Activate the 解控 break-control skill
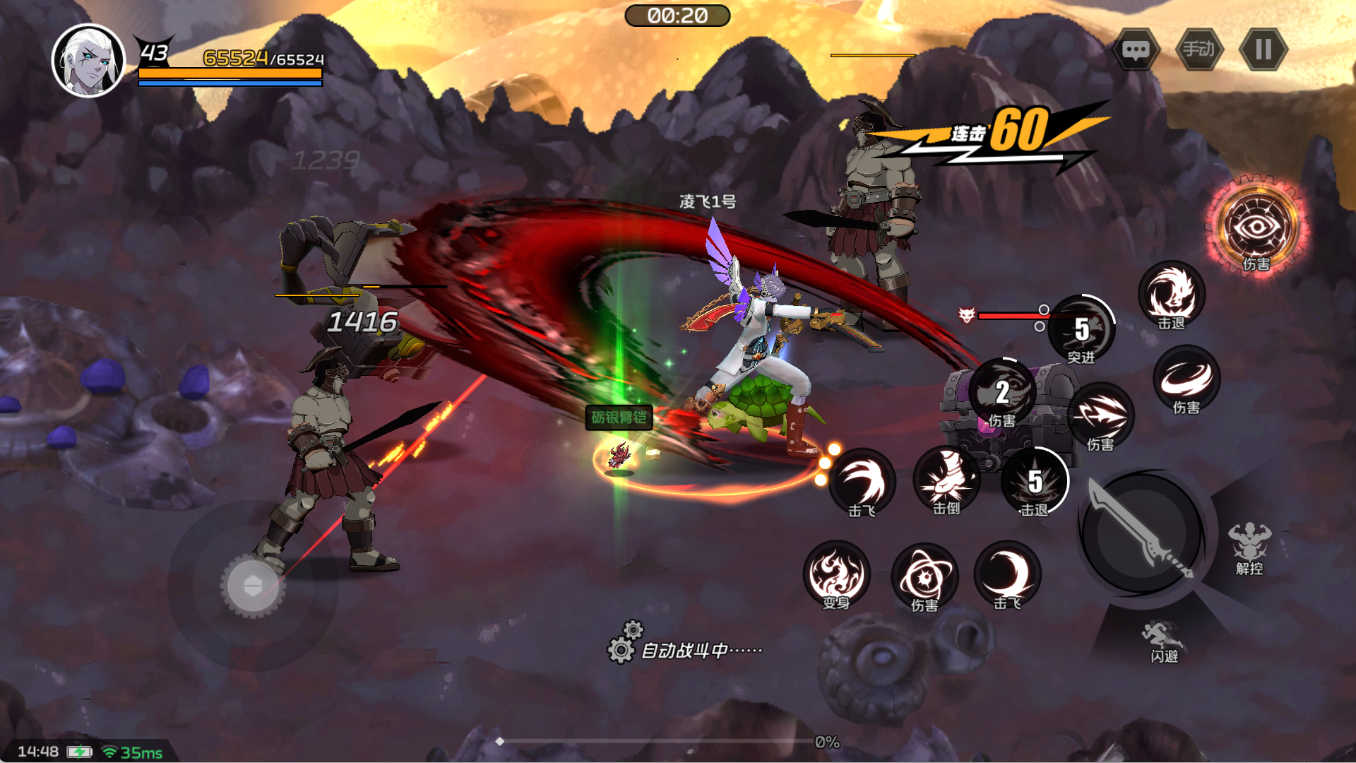1356x763 pixels. point(1249,545)
